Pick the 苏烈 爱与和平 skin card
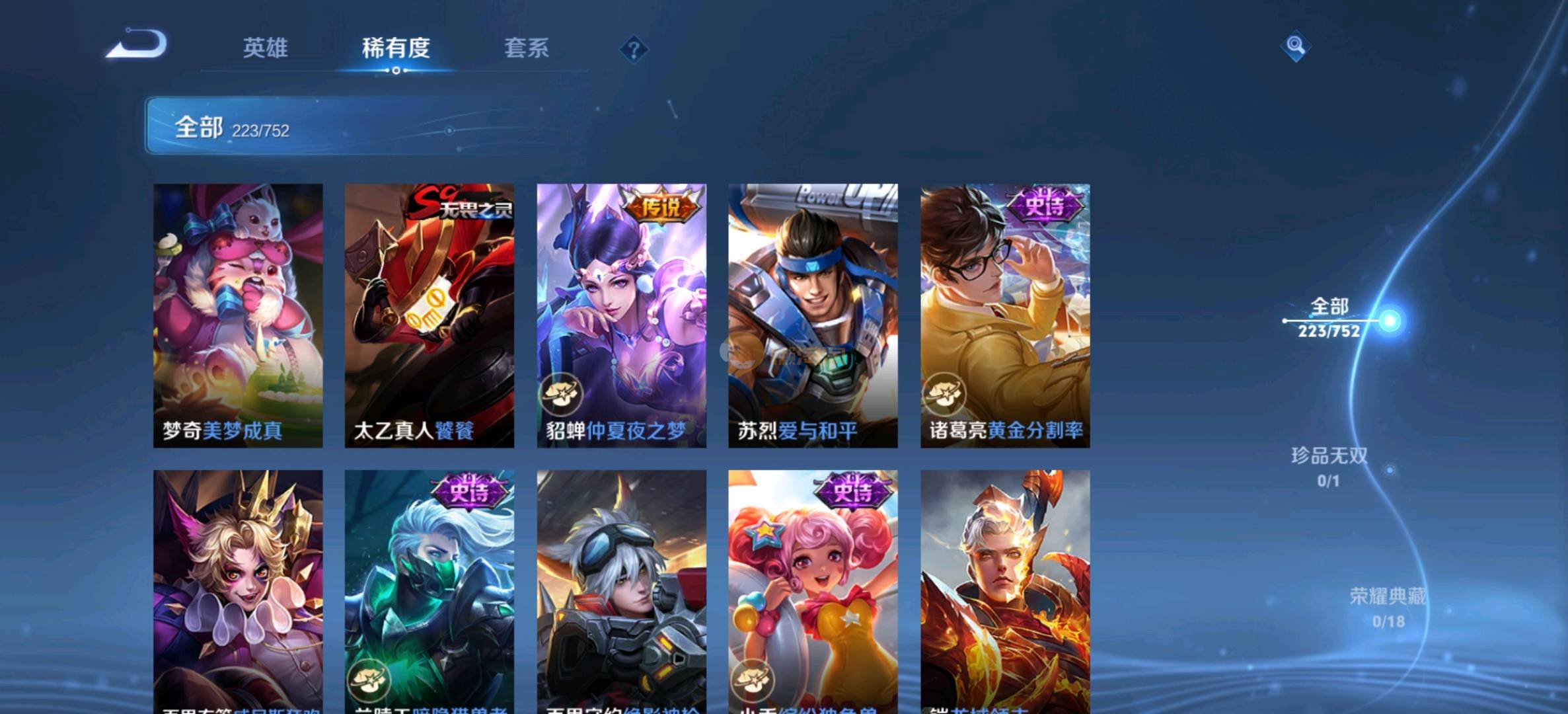 pos(813,315)
